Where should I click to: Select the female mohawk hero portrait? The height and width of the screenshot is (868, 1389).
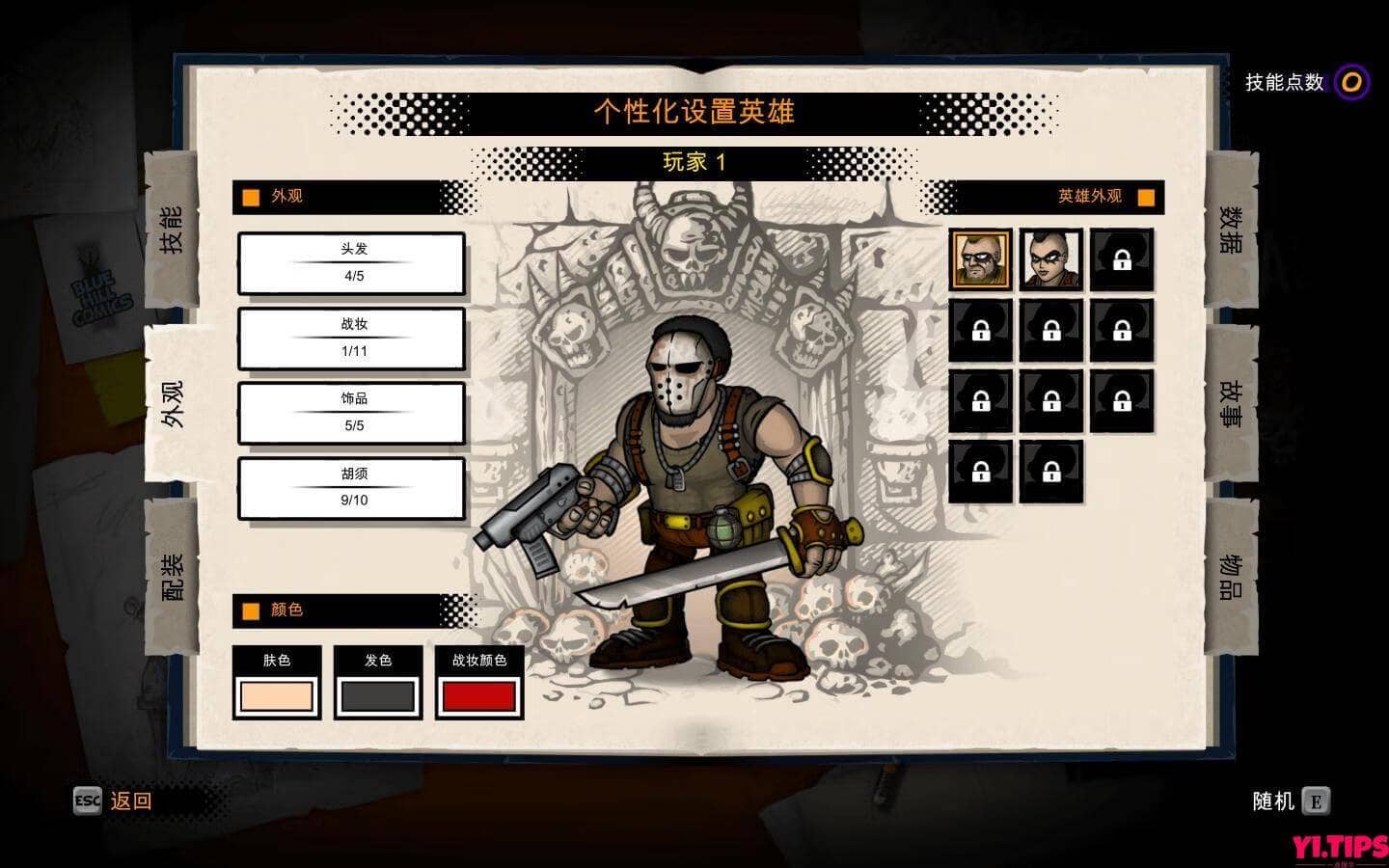click(x=1050, y=260)
